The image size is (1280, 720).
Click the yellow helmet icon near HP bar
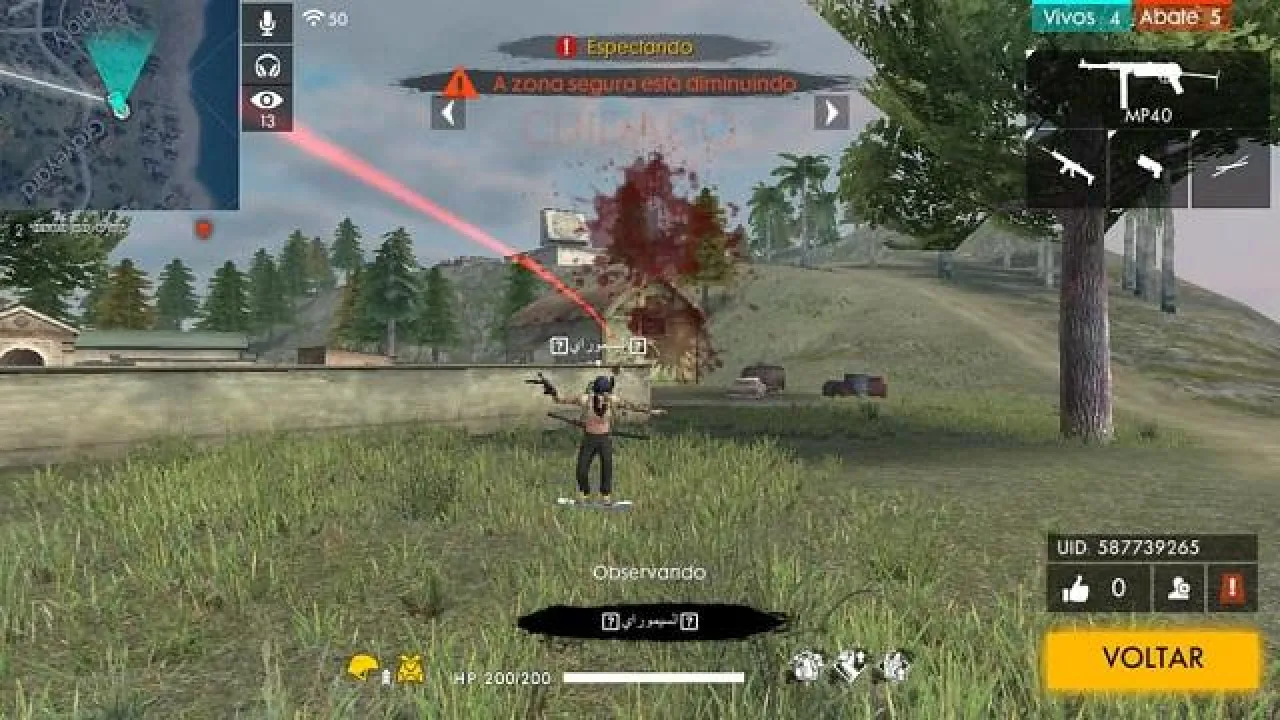point(363,666)
